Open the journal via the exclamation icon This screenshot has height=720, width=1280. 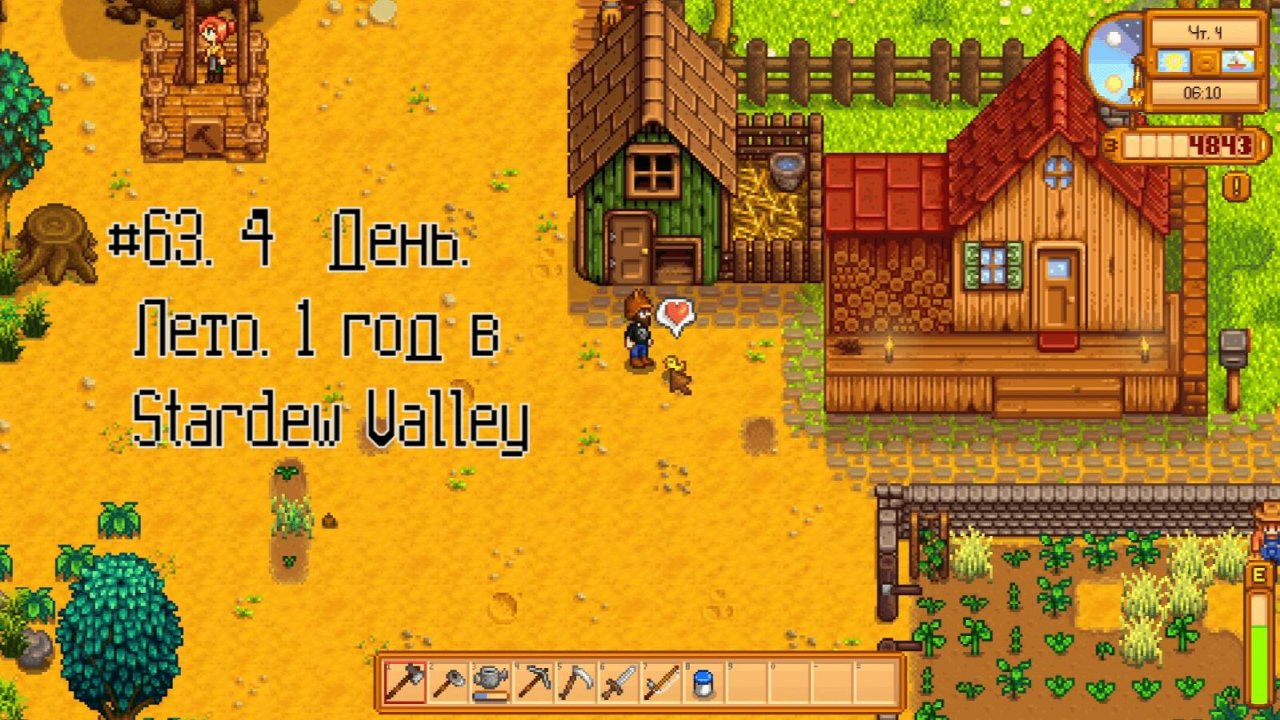[x=1236, y=185]
